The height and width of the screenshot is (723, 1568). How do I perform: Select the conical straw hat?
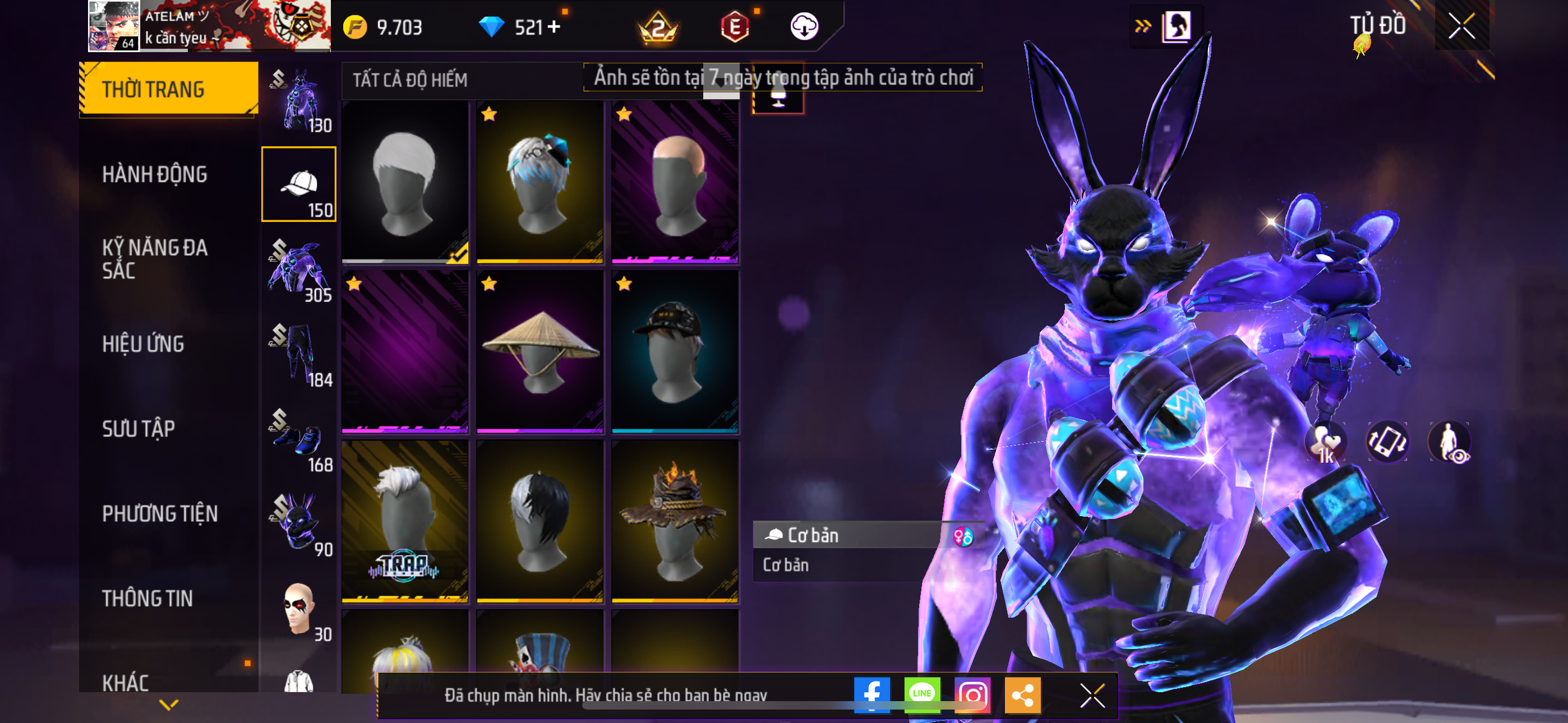[540, 352]
